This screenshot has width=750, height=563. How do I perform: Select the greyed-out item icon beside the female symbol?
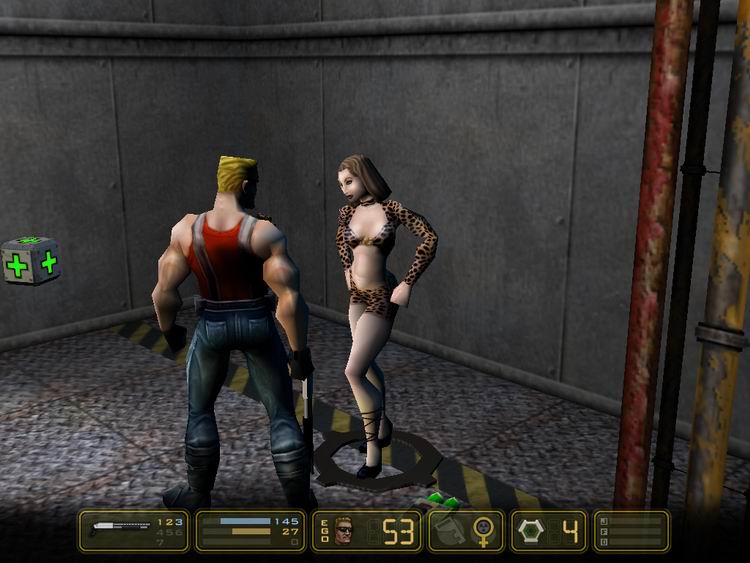449,531
